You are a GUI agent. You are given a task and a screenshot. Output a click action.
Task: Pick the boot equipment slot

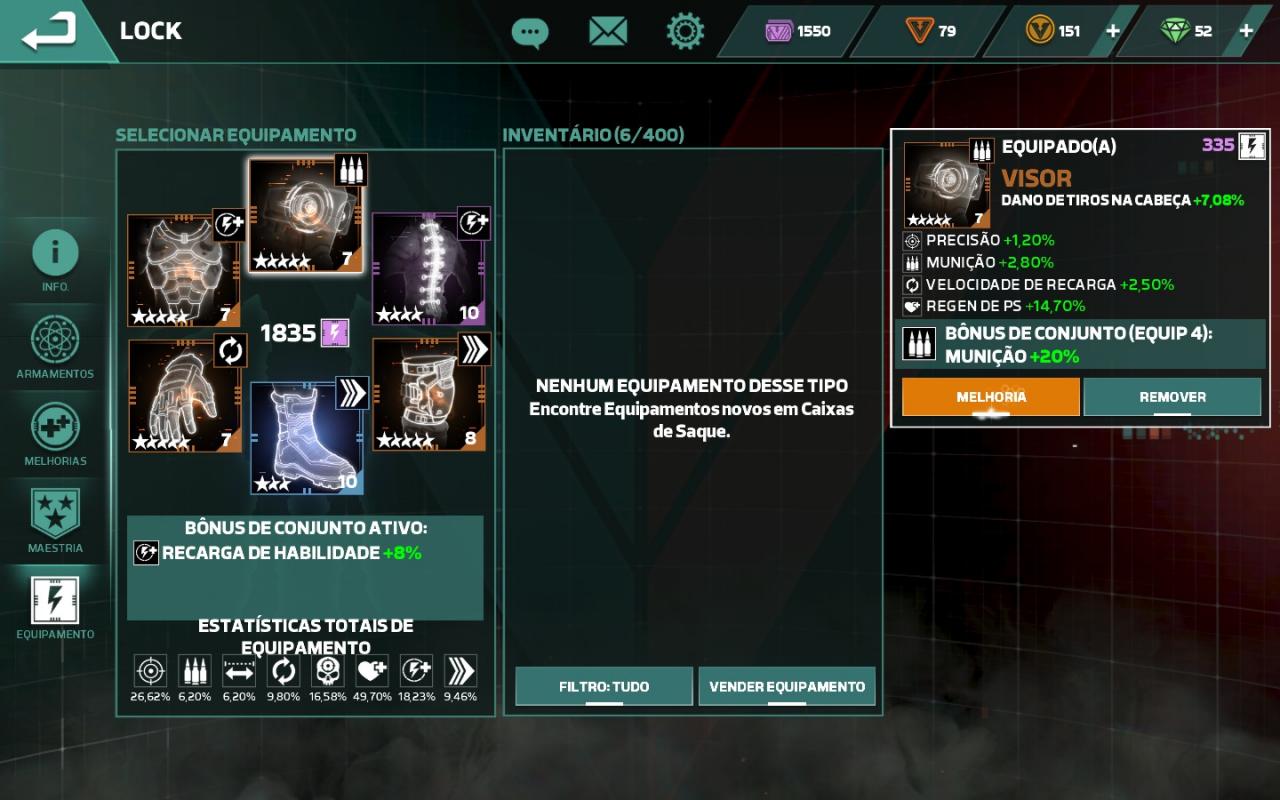[306, 438]
